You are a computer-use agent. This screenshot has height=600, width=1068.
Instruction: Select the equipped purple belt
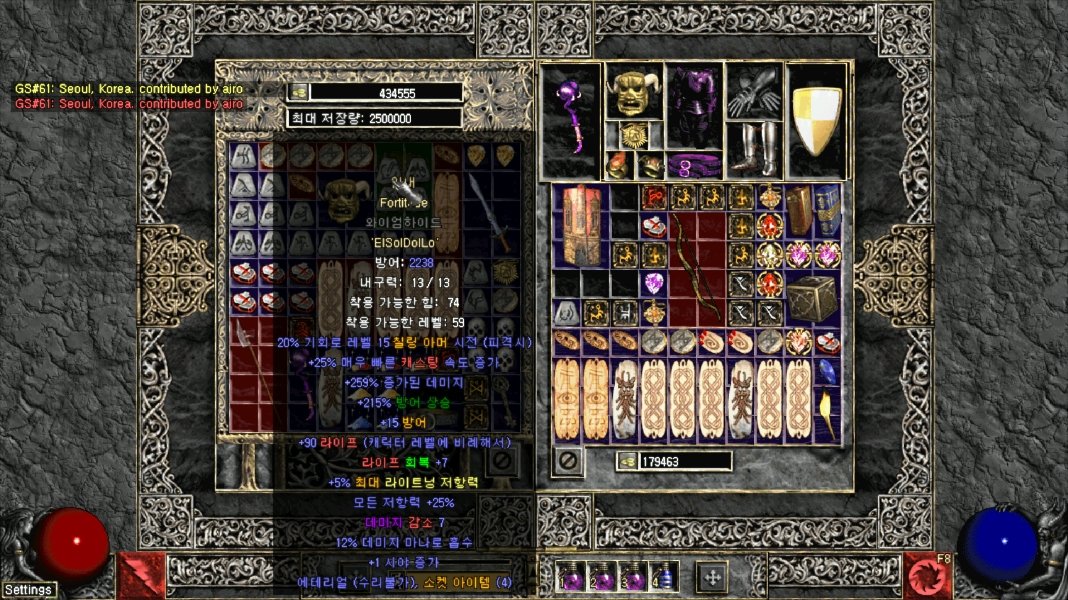[x=694, y=163]
